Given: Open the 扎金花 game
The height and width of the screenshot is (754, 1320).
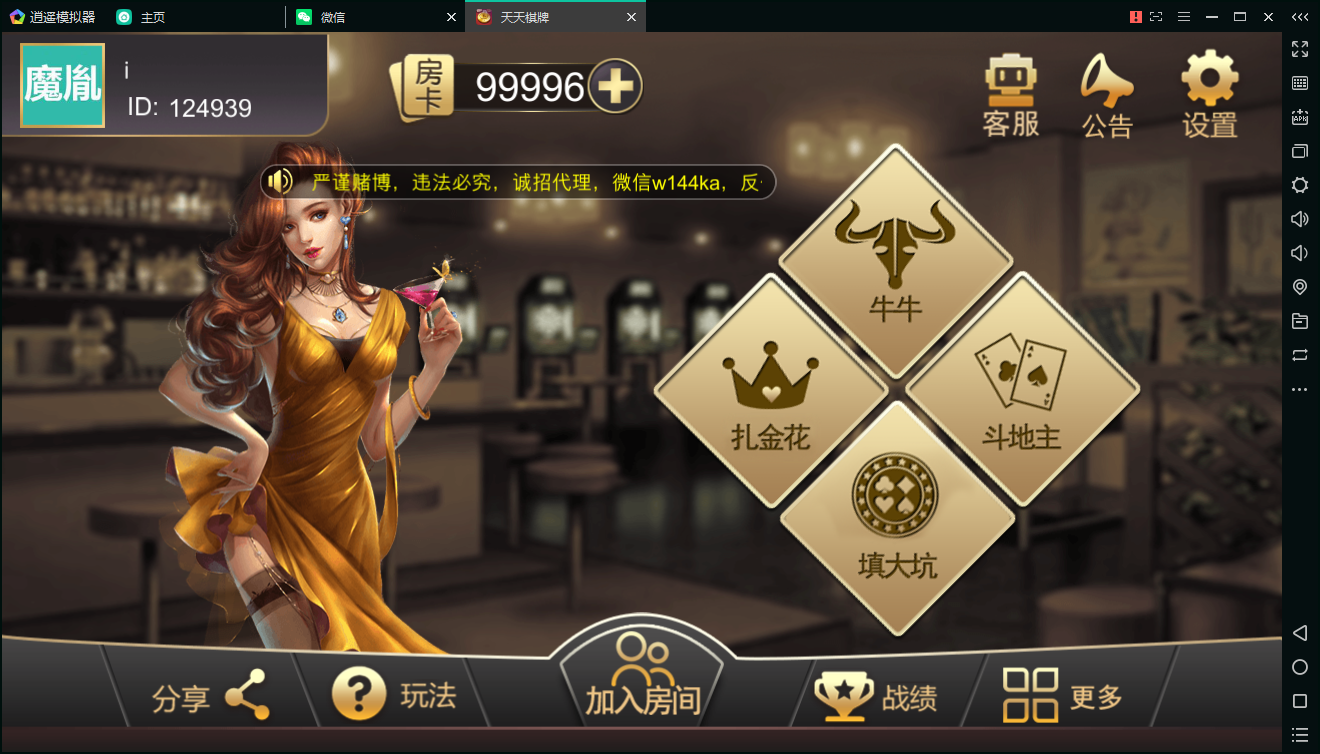Looking at the screenshot, I should (x=770, y=390).
